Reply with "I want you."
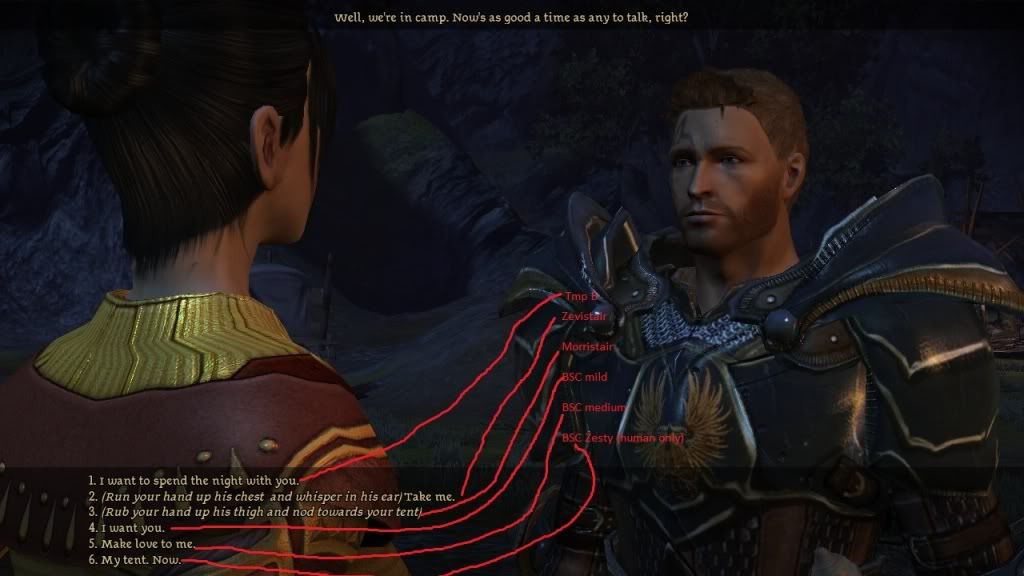Screen dimensions: 1024x576 click(x=133, y=527)
